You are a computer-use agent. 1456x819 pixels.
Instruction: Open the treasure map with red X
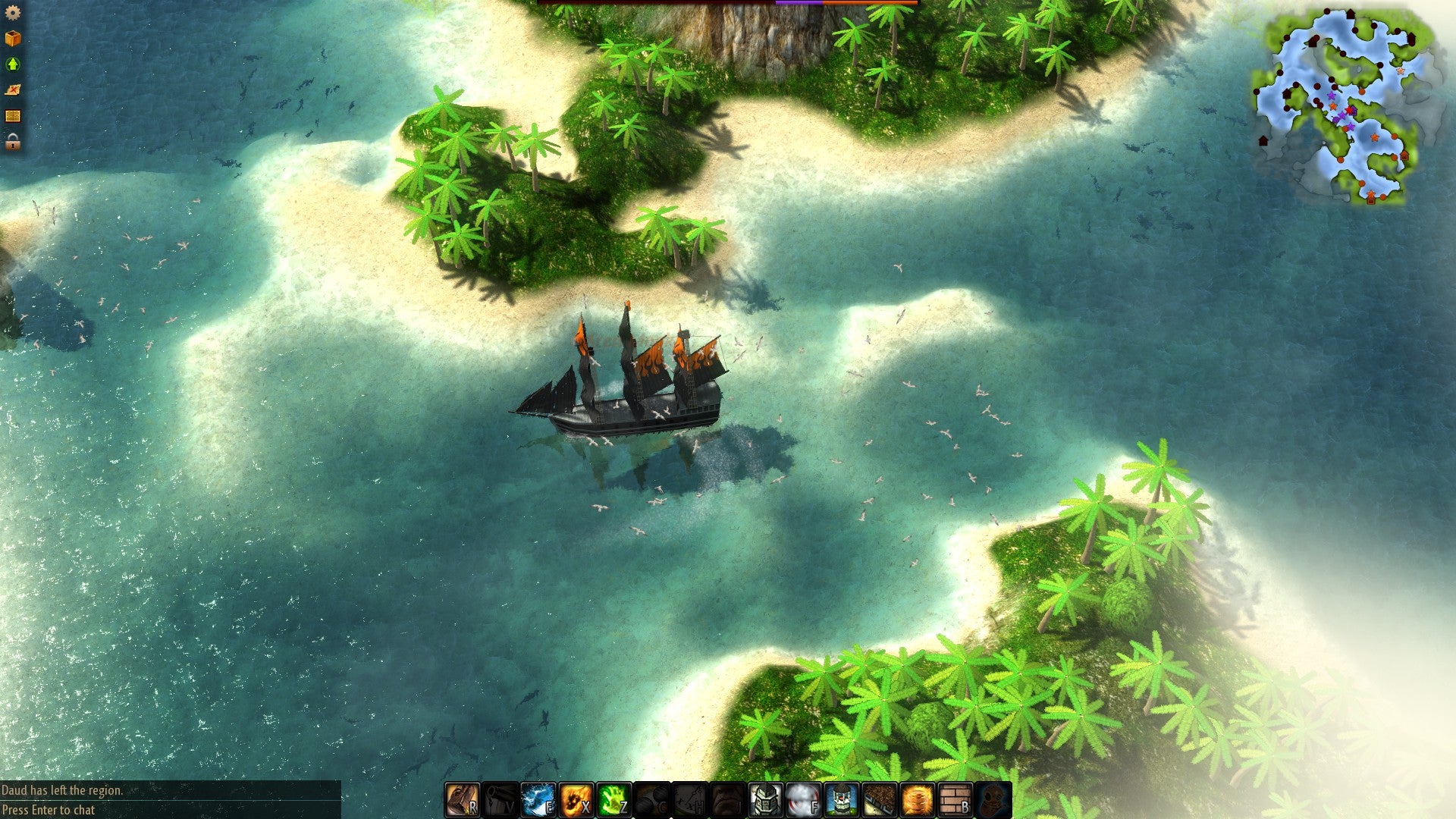(x=12, y=89)
